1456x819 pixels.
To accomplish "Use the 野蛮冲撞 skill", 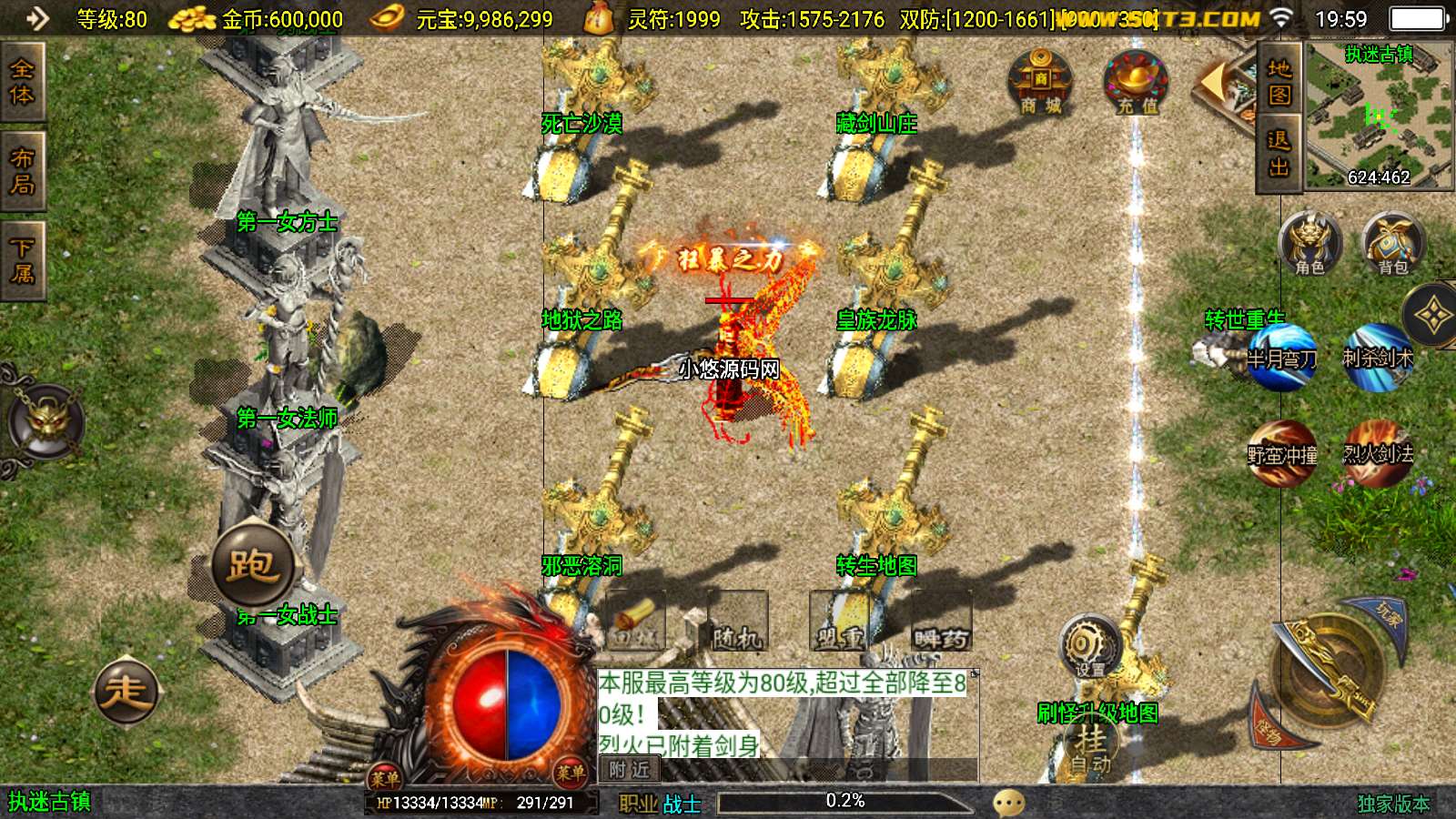I will click(x=1281, y=452).
